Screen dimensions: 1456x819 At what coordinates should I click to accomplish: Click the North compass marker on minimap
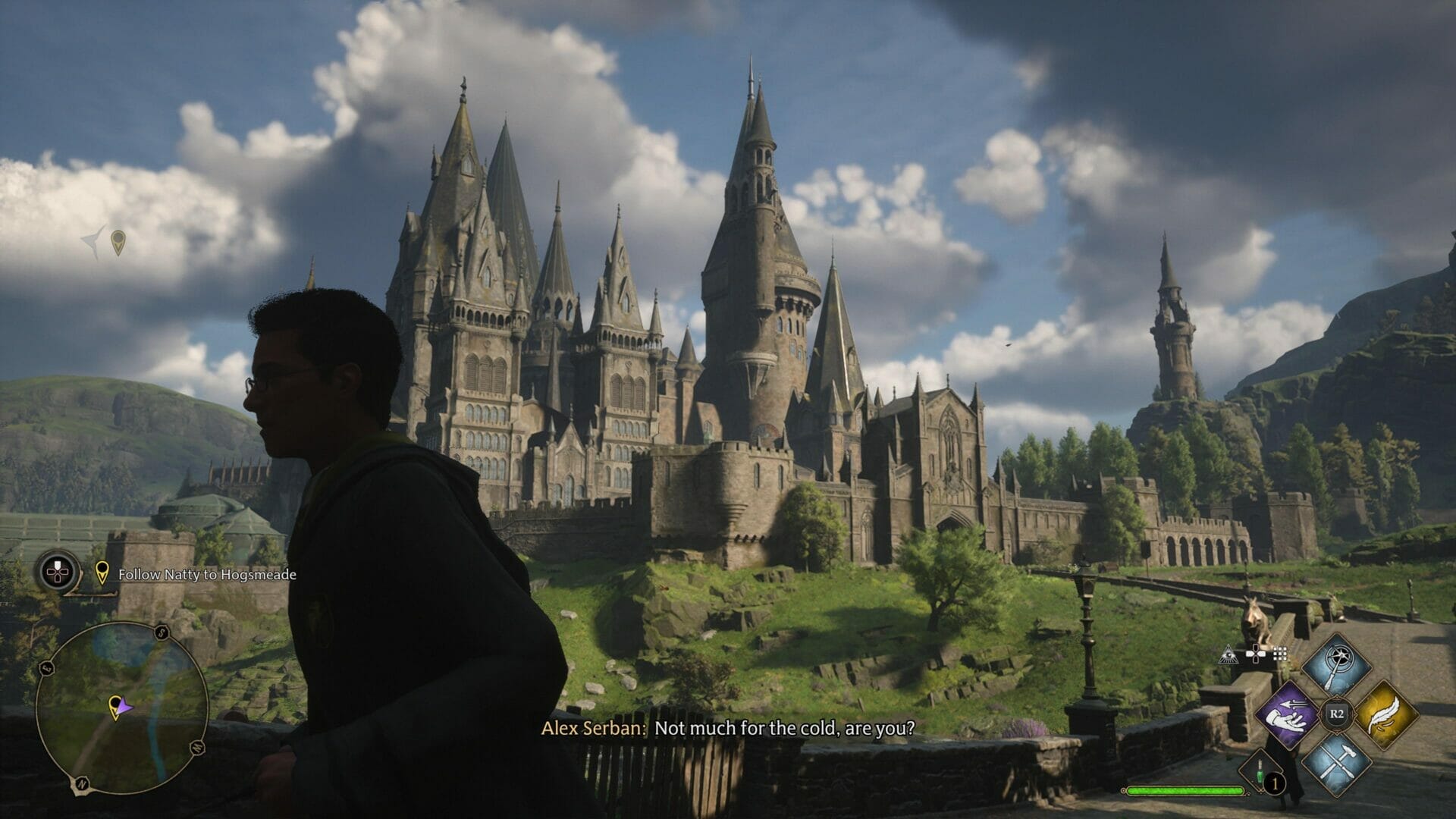click(x=79, y=782)
